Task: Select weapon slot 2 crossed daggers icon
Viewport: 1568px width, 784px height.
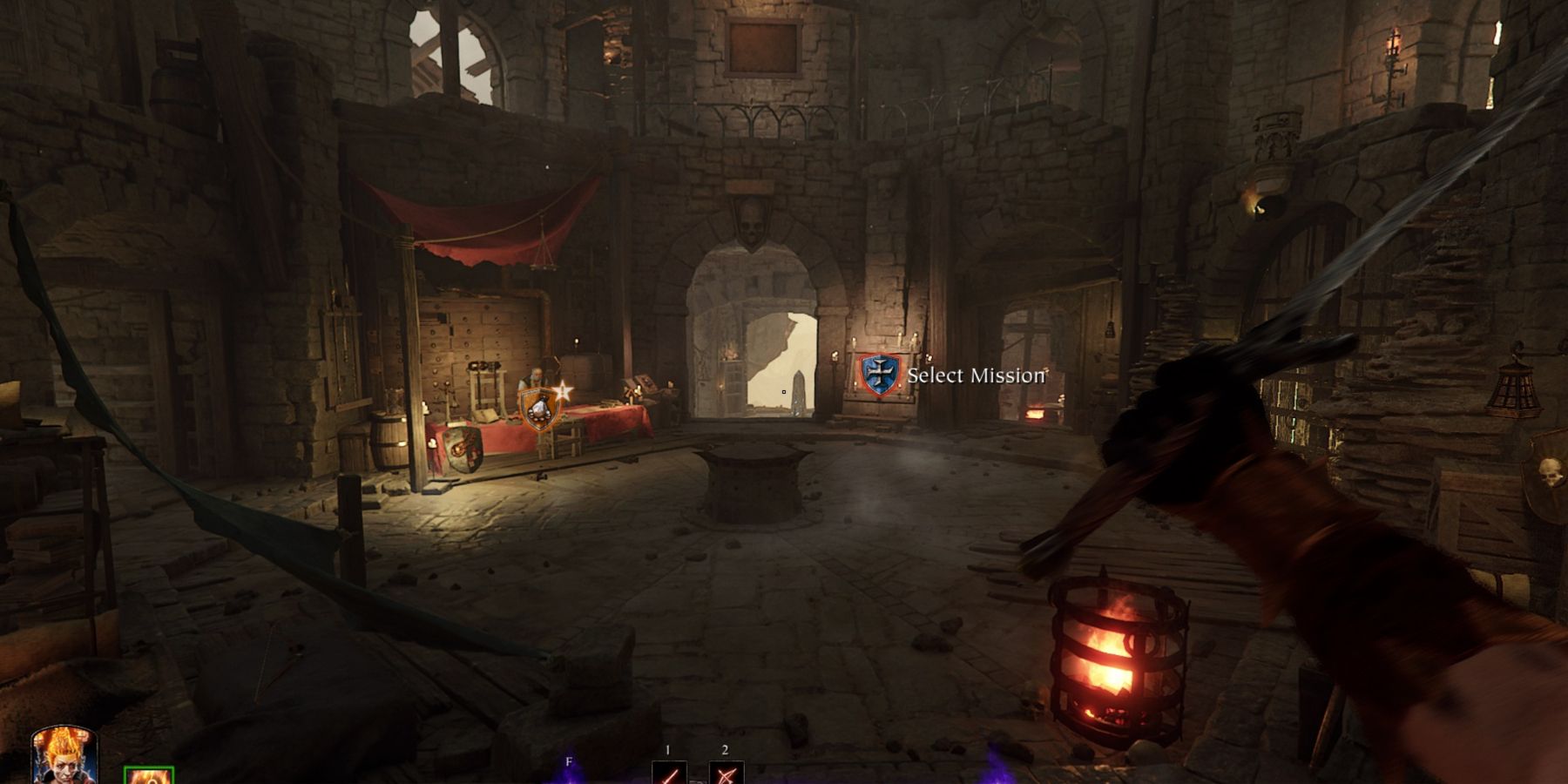Action: point(725,773)
